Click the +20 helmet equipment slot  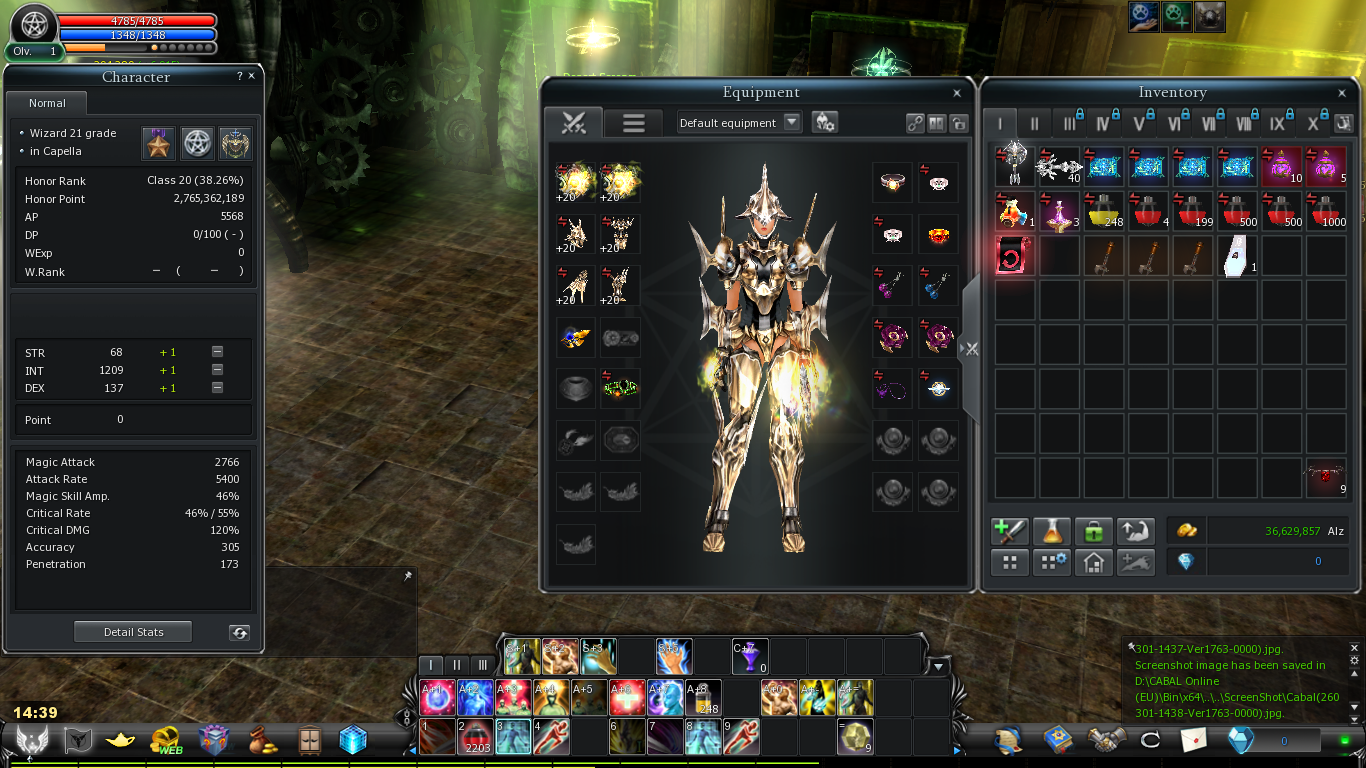575,234
